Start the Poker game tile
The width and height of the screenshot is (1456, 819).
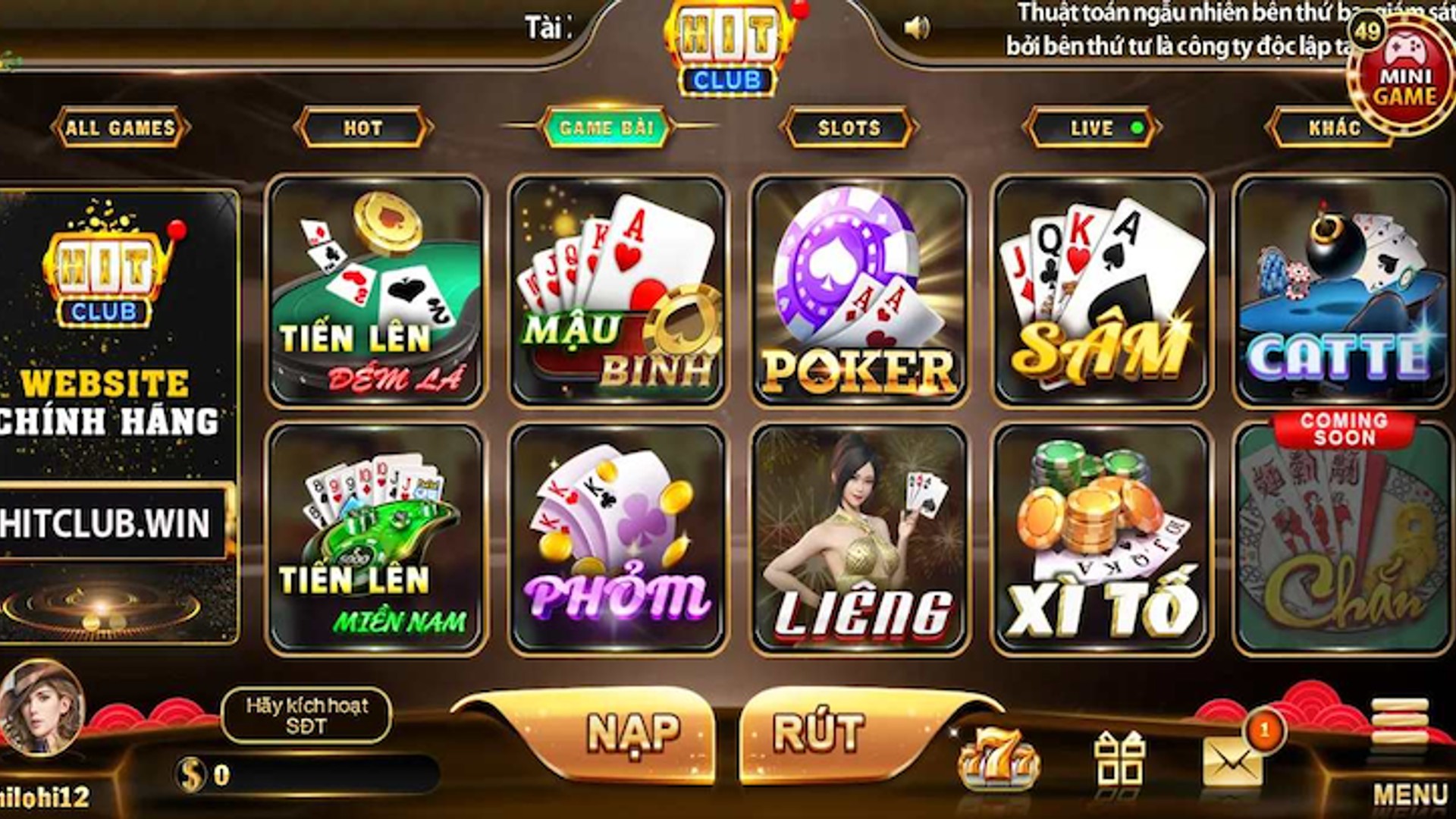860,292
